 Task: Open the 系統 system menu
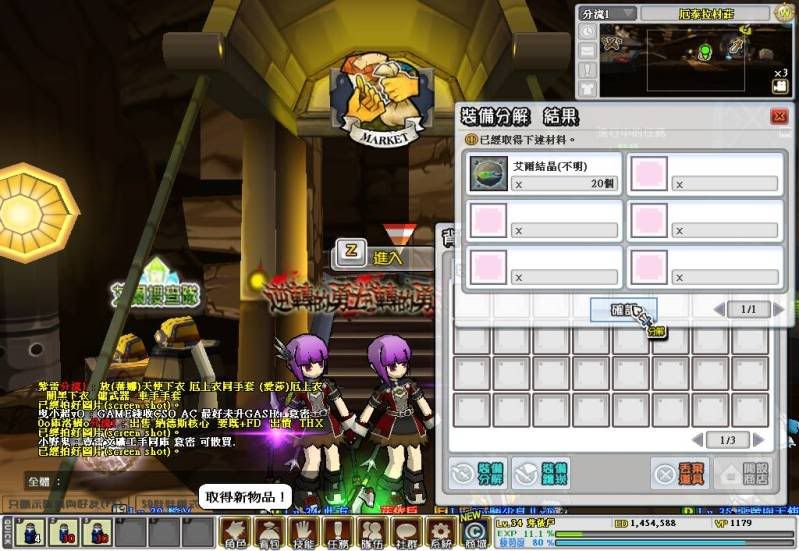pos(440,531)
